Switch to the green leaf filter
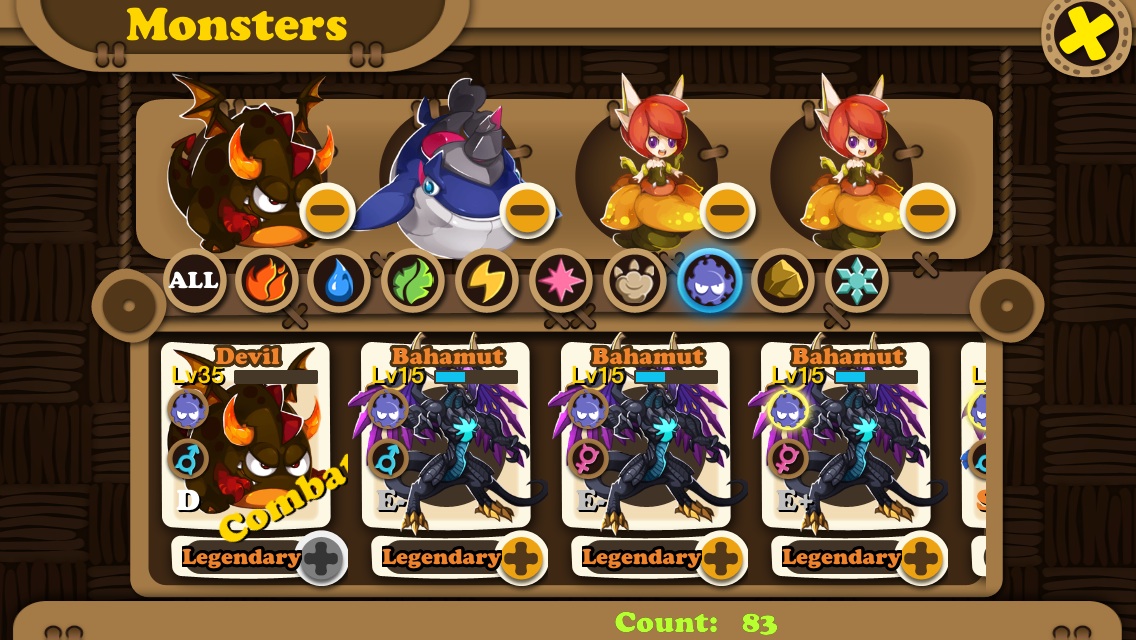This screenshot has width=1136, height=640. click(x=413, y=280)
